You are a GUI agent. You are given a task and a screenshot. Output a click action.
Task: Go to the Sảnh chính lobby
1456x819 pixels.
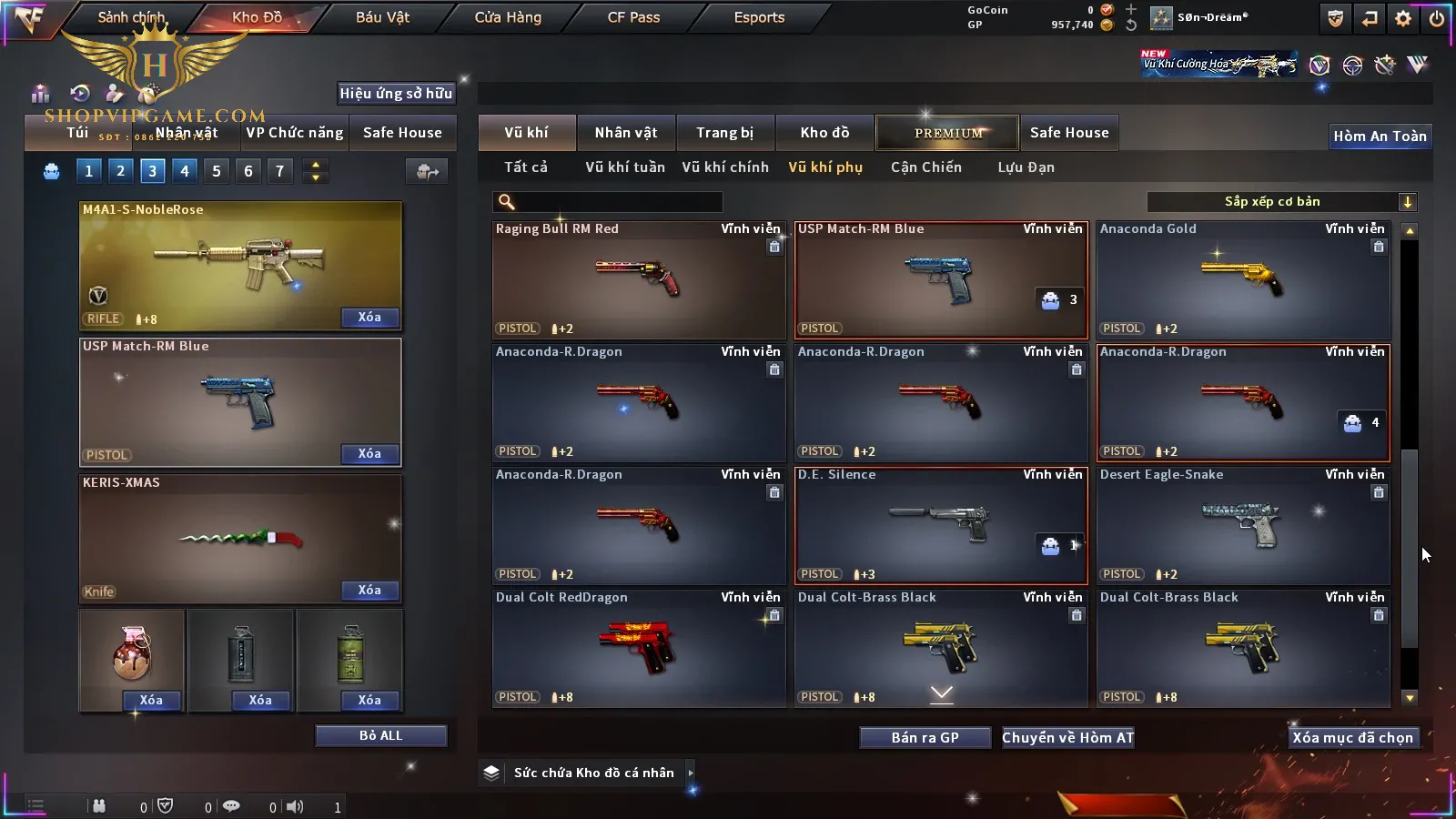pyautogui.click(x=131, y=17)
